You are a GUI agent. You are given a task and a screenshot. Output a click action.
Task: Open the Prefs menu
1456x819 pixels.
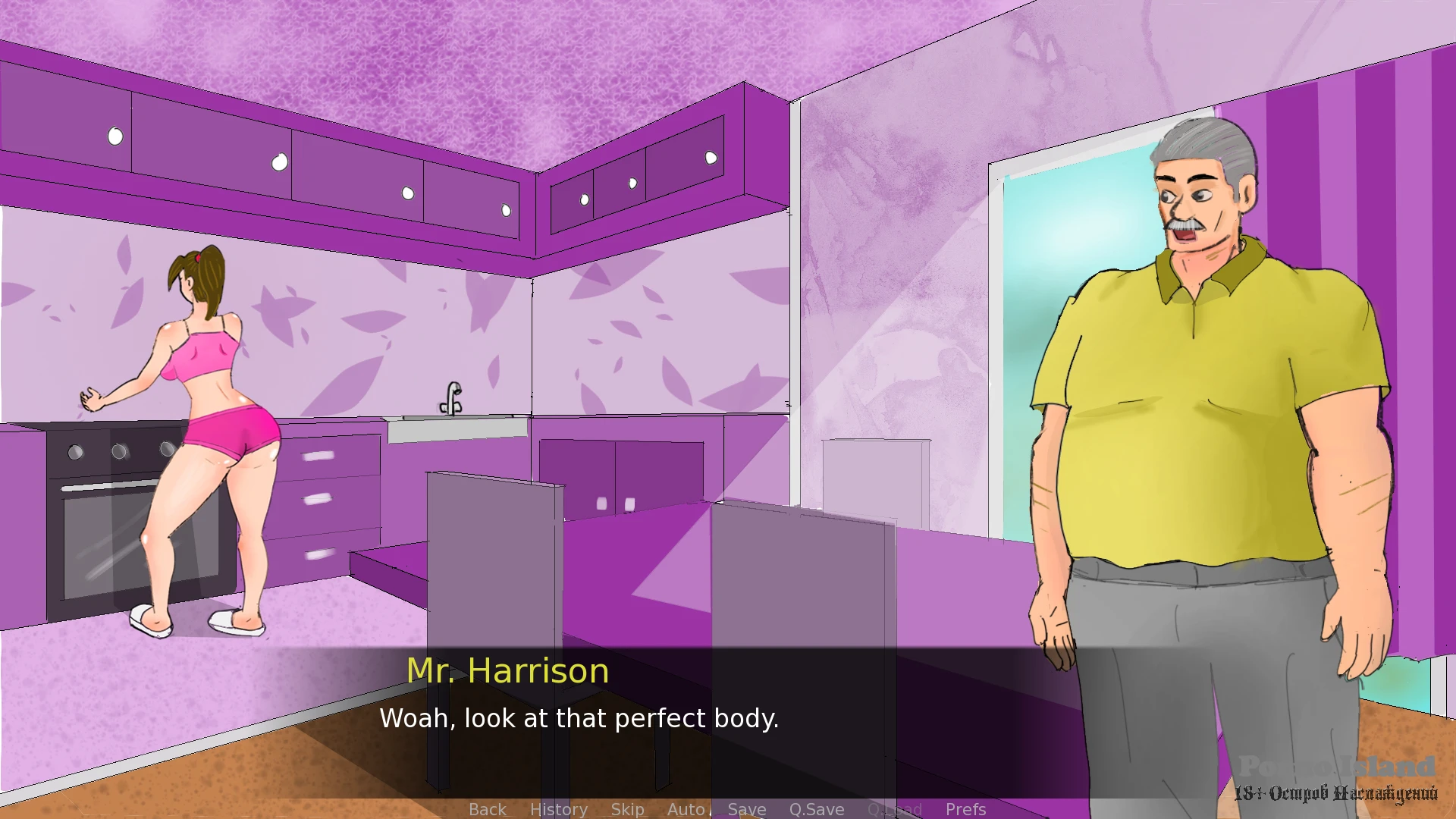pyautogui.click(x=965, y=809)
